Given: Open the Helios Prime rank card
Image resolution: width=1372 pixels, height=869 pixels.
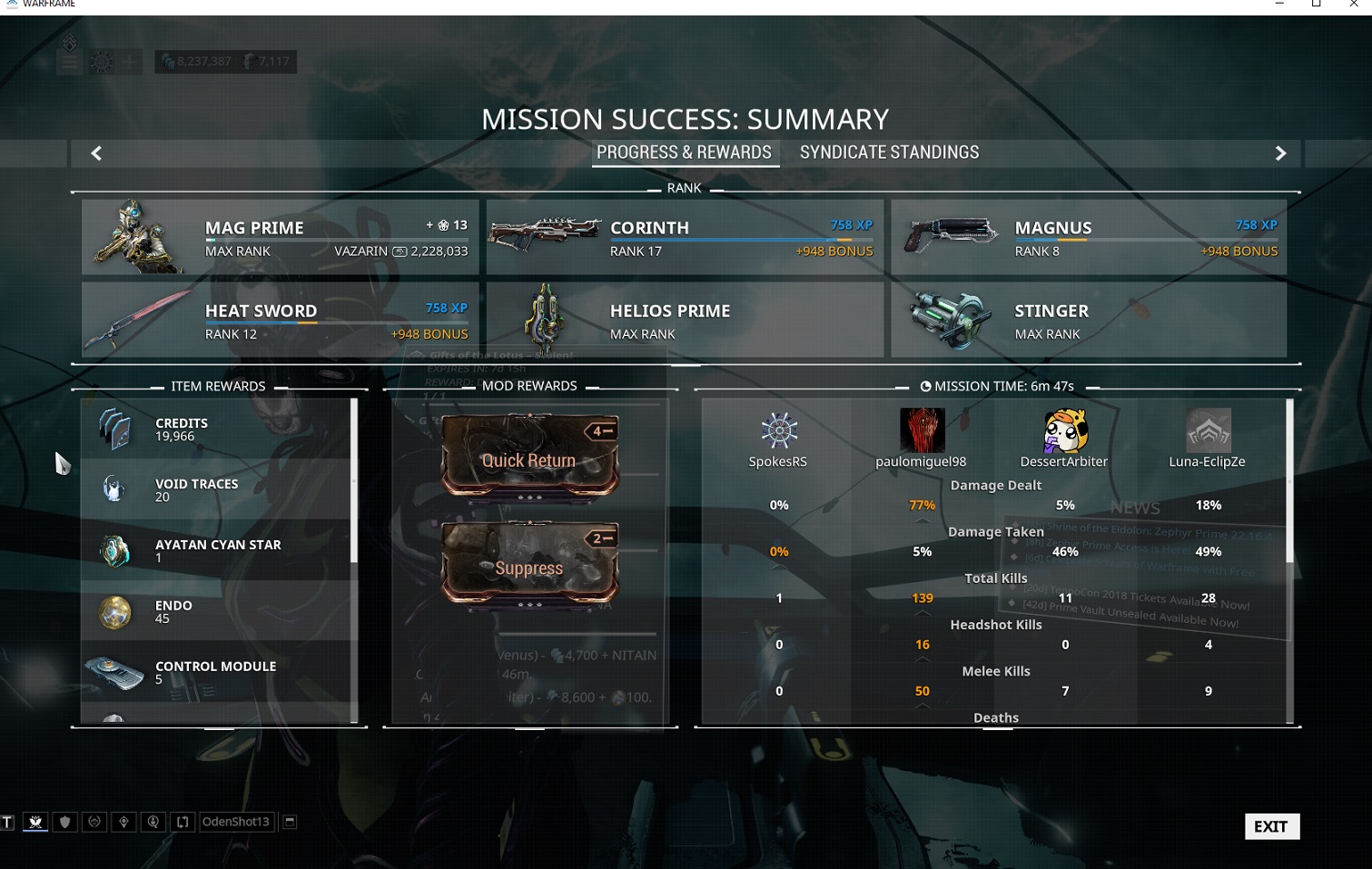Looking at the screenshot, I should tap(684, 320).
